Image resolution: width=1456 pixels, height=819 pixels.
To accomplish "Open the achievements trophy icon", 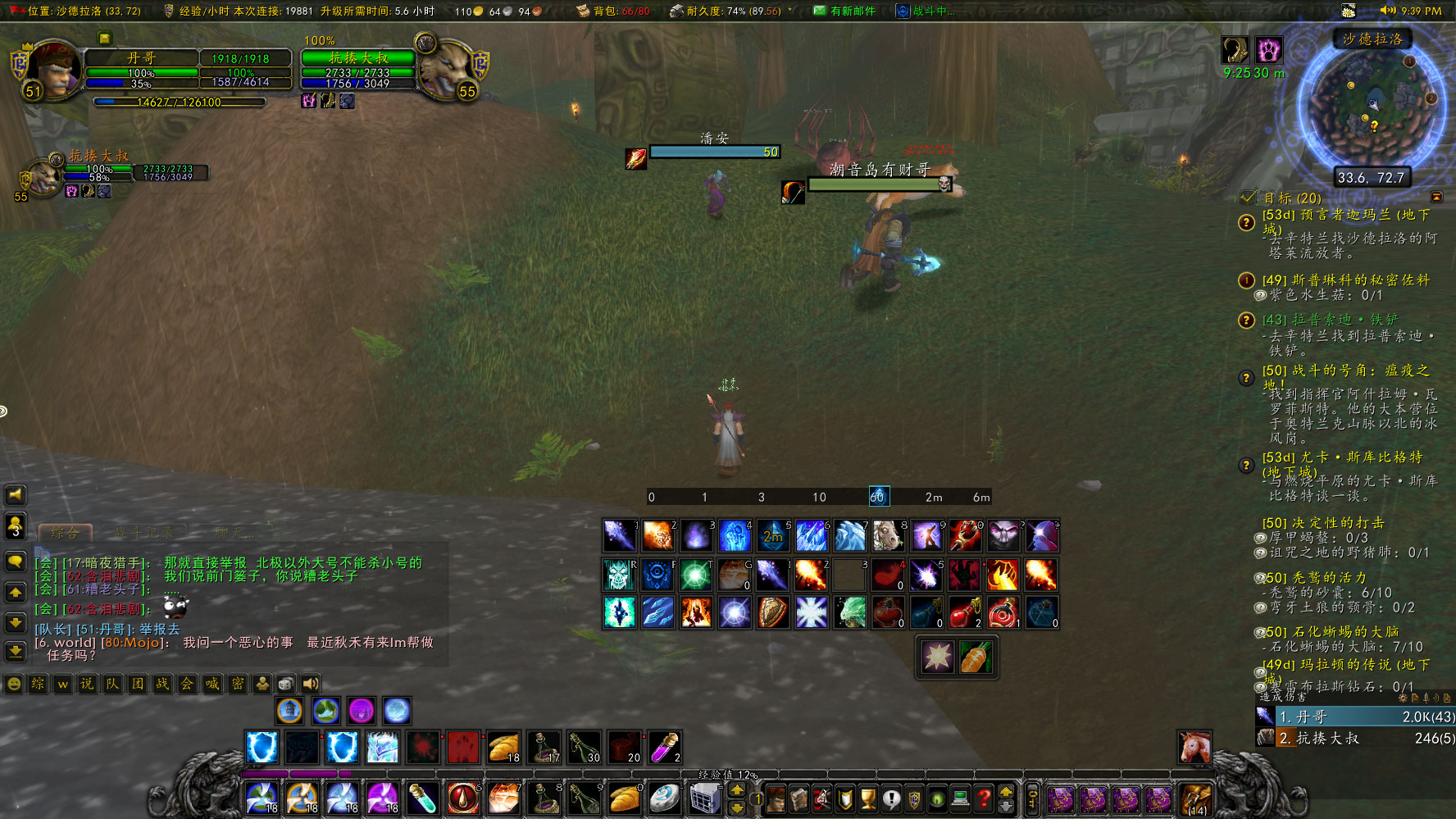I will click(x=867, y=799).
